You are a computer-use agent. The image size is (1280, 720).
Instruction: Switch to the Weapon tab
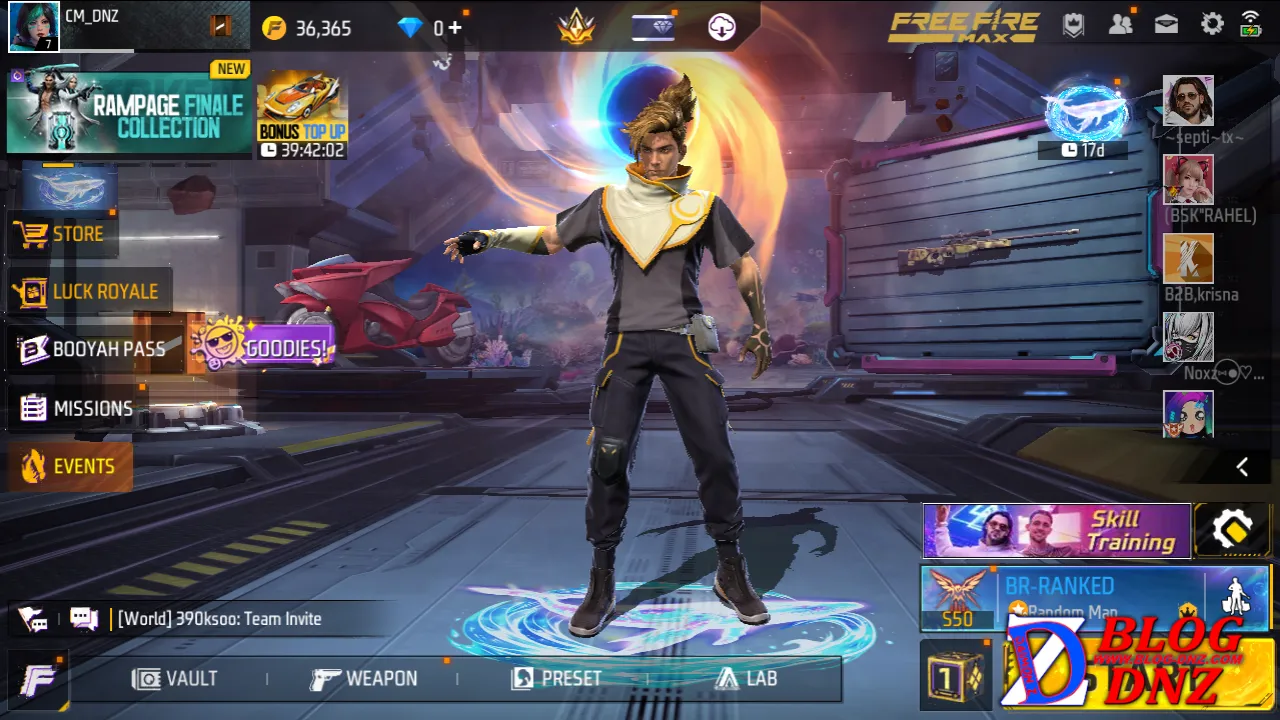364,679
